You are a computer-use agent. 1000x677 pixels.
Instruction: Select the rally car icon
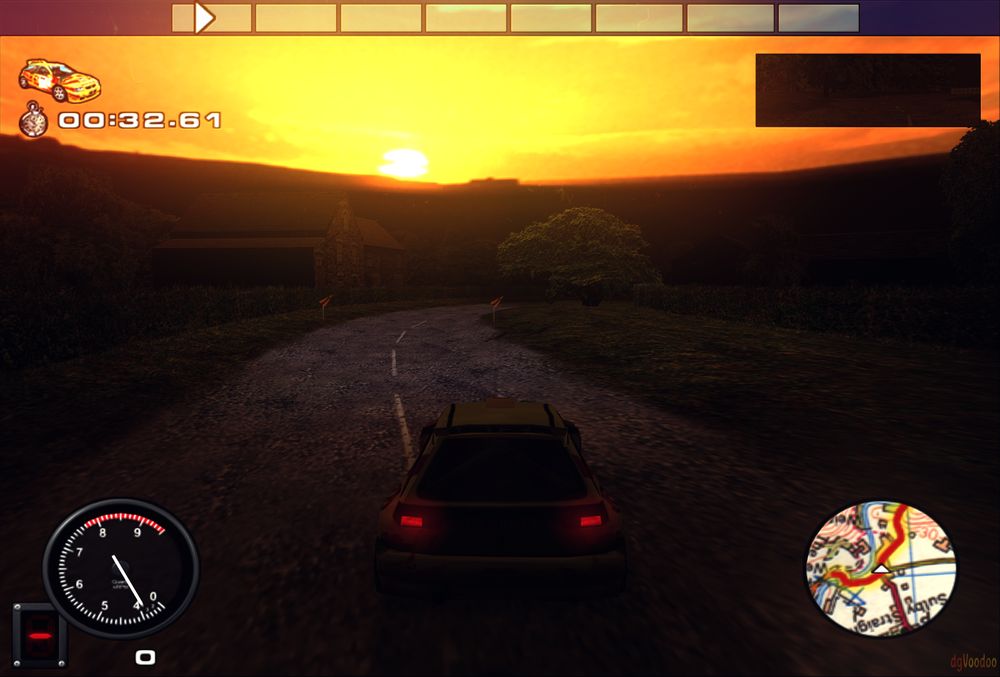[60, 81]
